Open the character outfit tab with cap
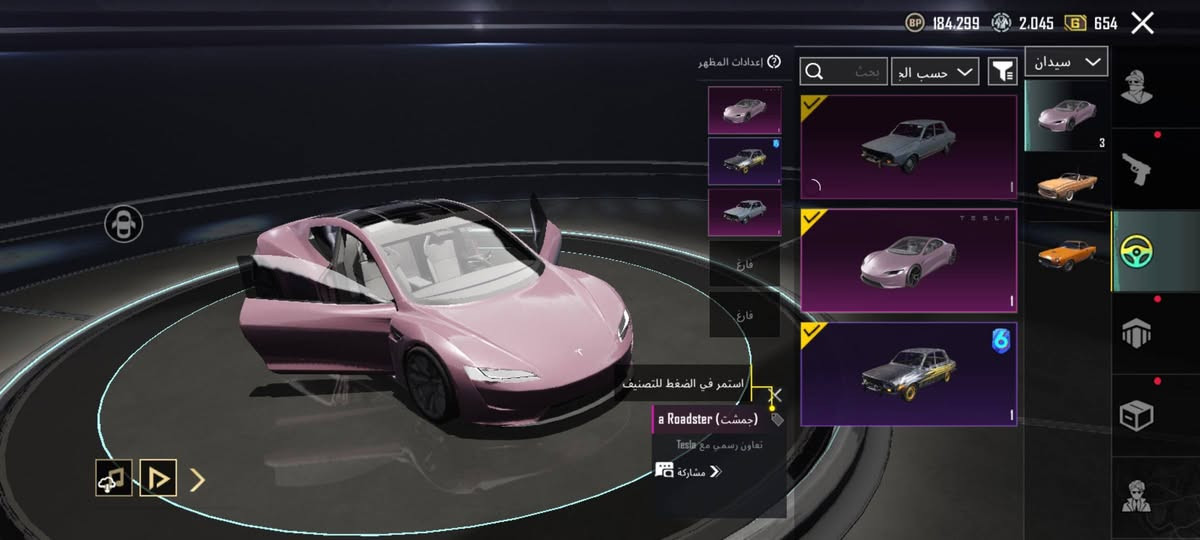Screen dimensions: 1200x540 point(1136,88)
